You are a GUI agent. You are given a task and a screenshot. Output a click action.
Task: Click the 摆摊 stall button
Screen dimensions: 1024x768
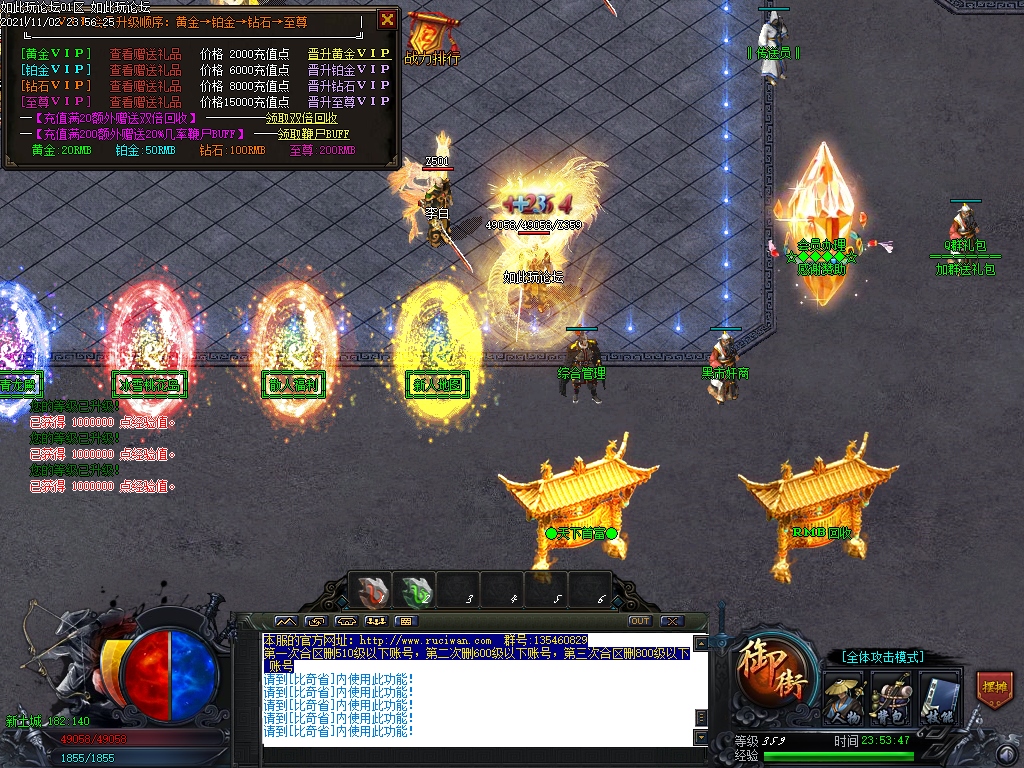coord(993,690)
